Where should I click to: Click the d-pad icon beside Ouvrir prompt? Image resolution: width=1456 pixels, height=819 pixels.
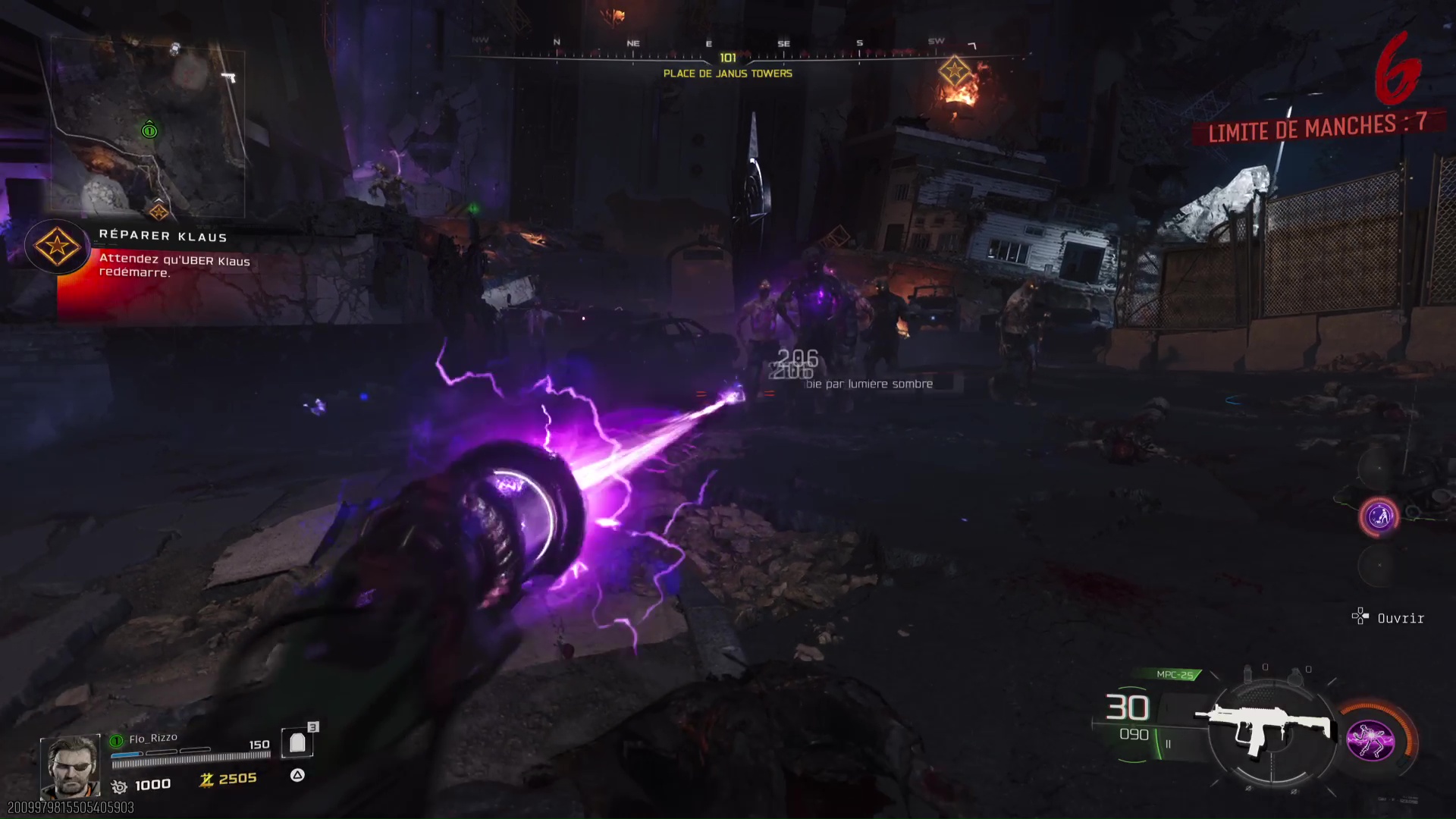click(x=1360, y=617)
